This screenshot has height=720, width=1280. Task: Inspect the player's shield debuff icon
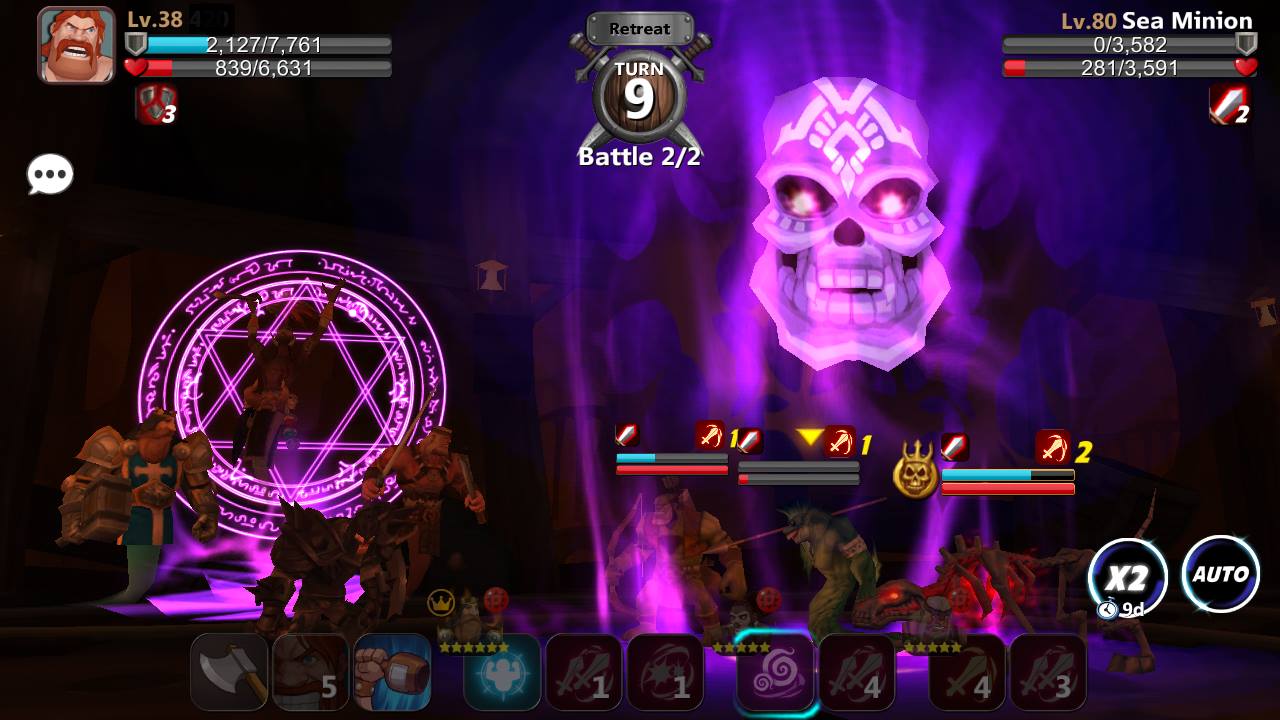[155, 105]
